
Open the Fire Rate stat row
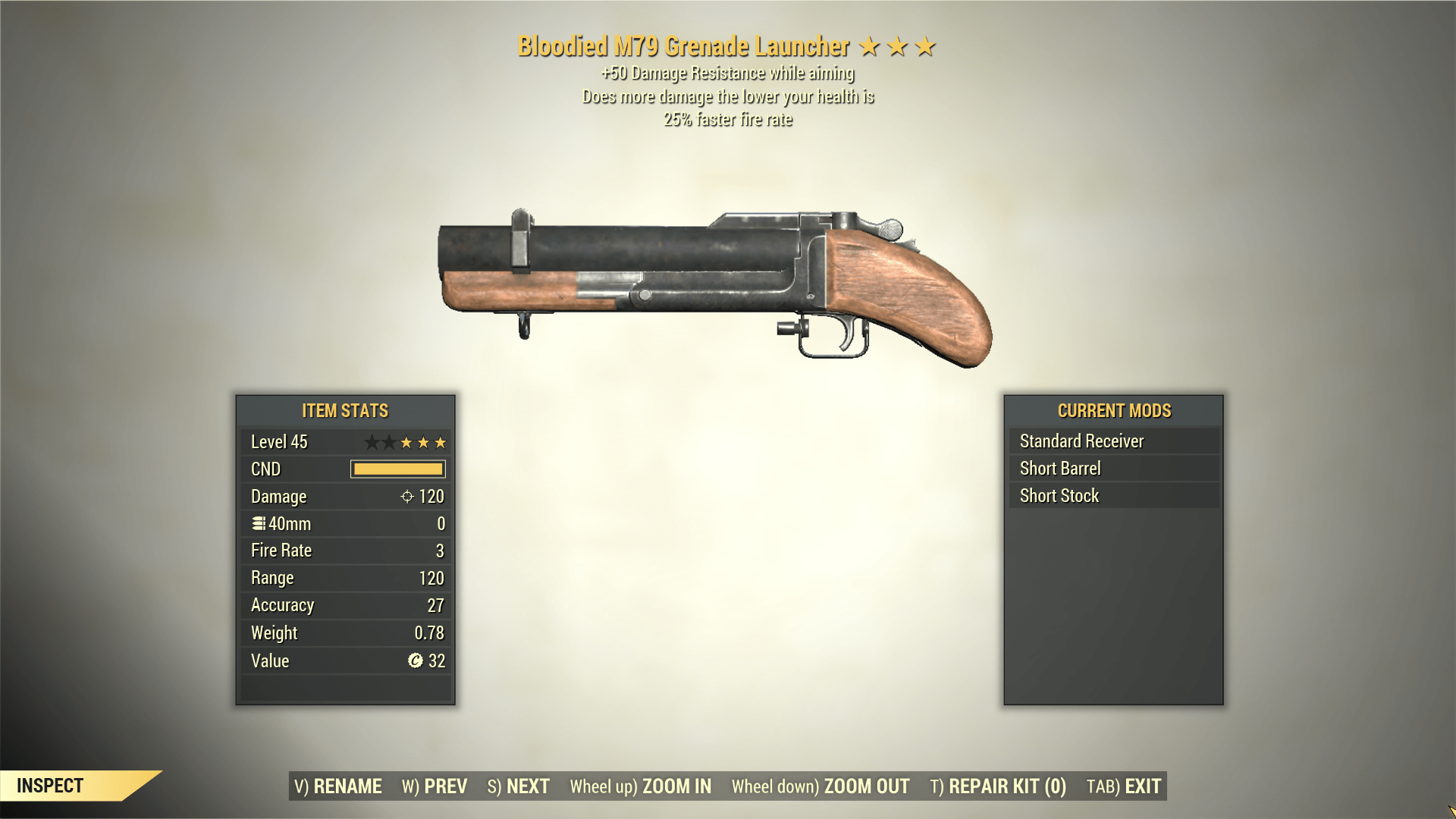(344, 551)
